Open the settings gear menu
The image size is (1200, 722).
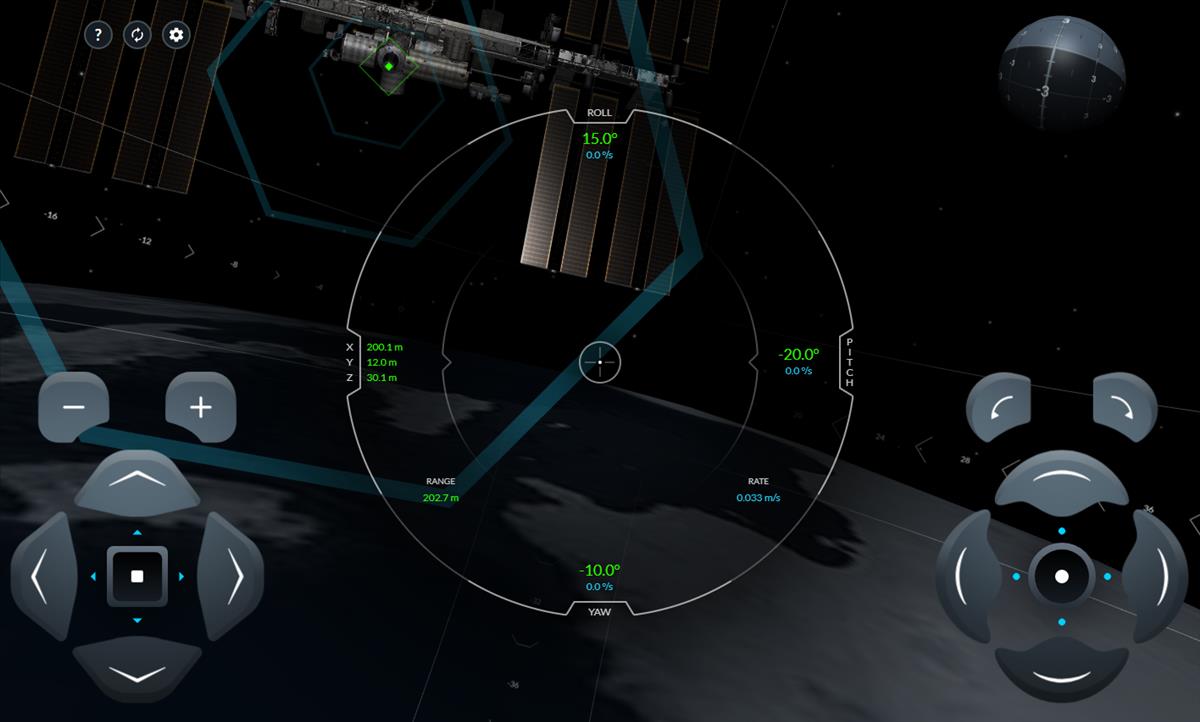[177, 35]
